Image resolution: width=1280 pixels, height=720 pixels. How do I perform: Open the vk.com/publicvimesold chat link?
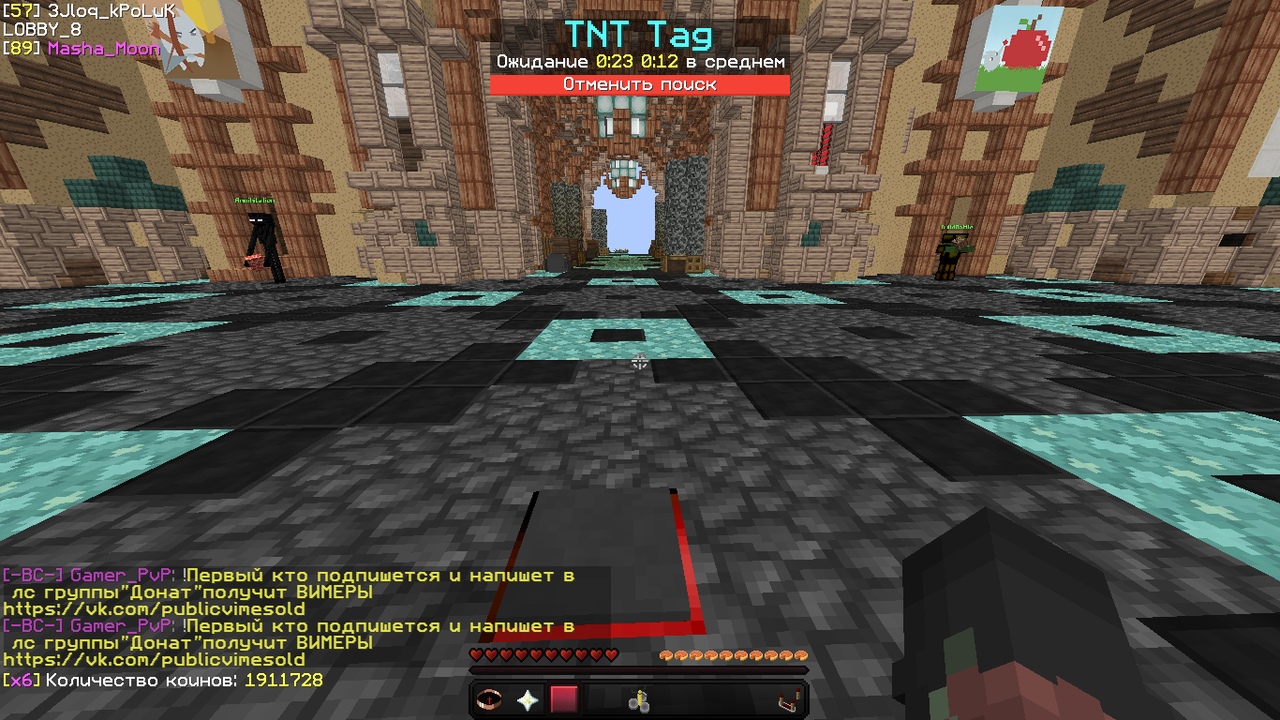pyautogui.click(x=154, y=660)
